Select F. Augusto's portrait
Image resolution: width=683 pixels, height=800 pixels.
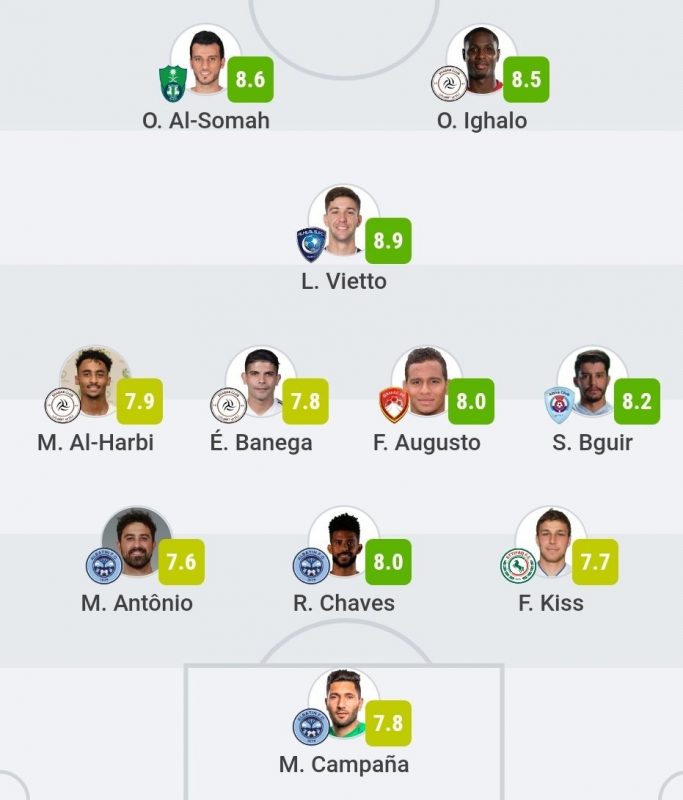[427, 381]
